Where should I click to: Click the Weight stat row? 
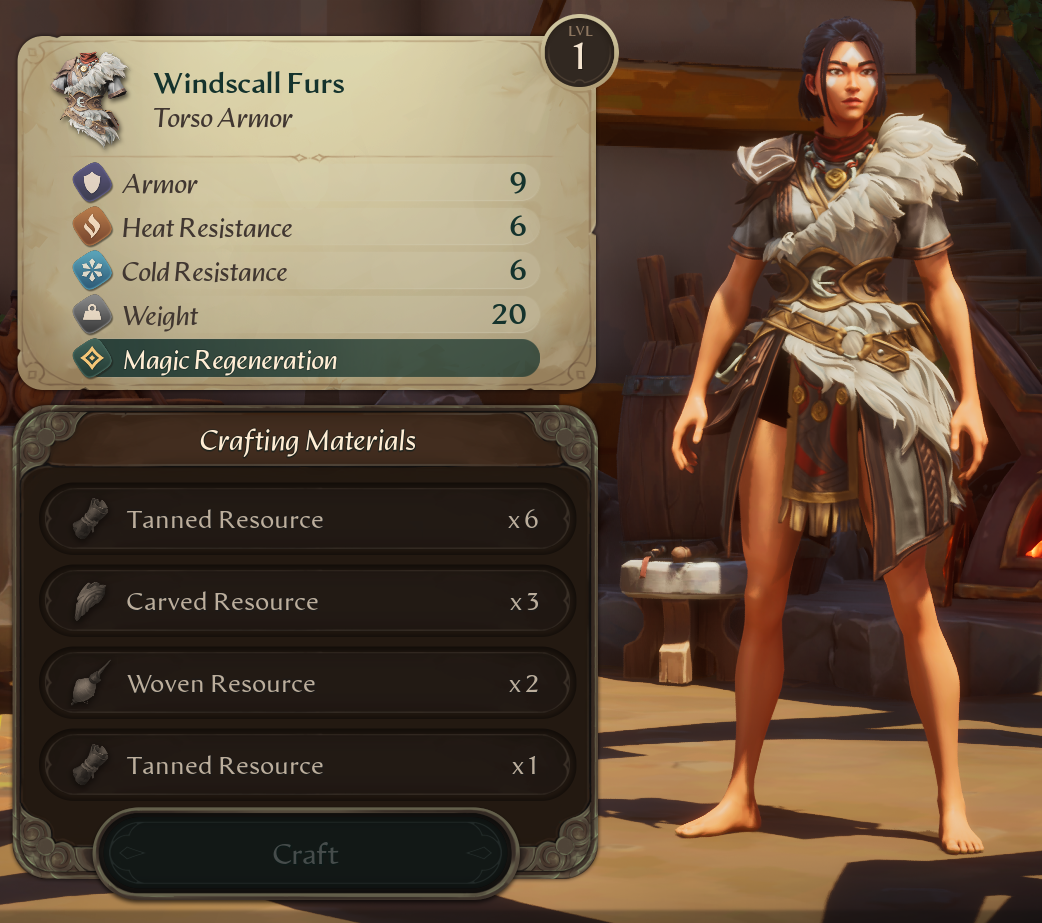[306, 316]
